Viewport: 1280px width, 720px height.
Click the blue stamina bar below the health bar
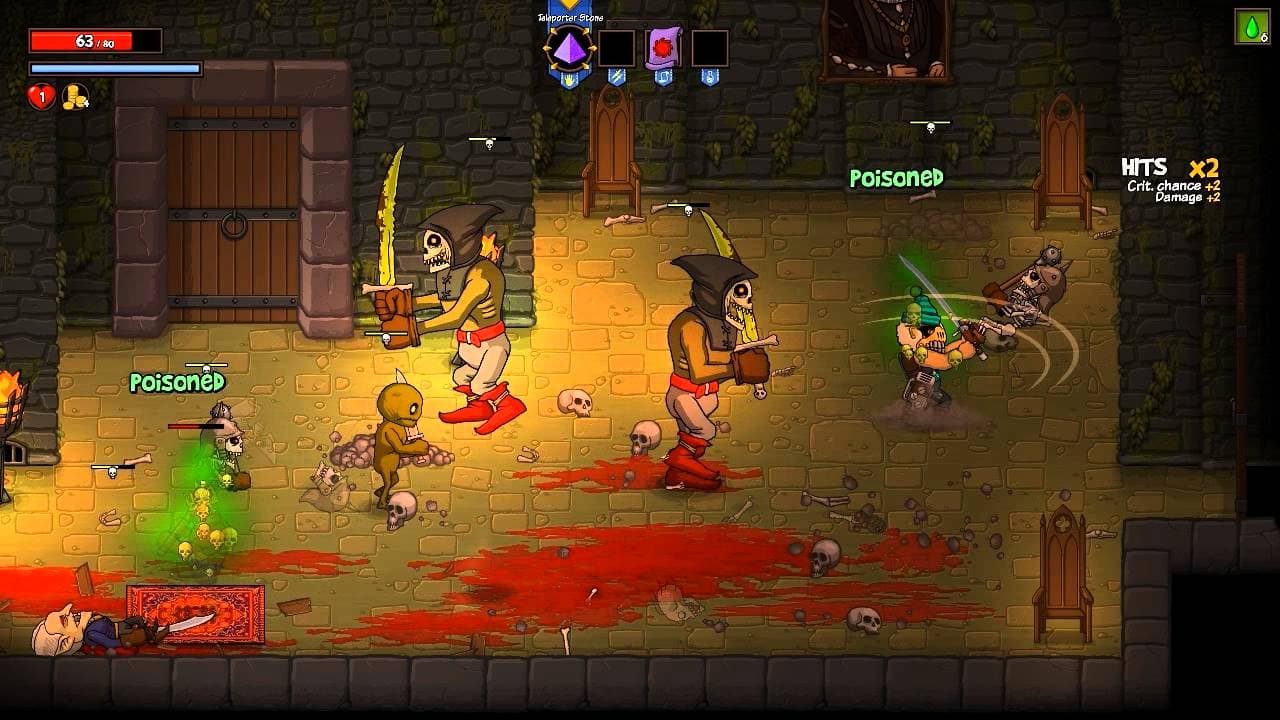point(115,67)
